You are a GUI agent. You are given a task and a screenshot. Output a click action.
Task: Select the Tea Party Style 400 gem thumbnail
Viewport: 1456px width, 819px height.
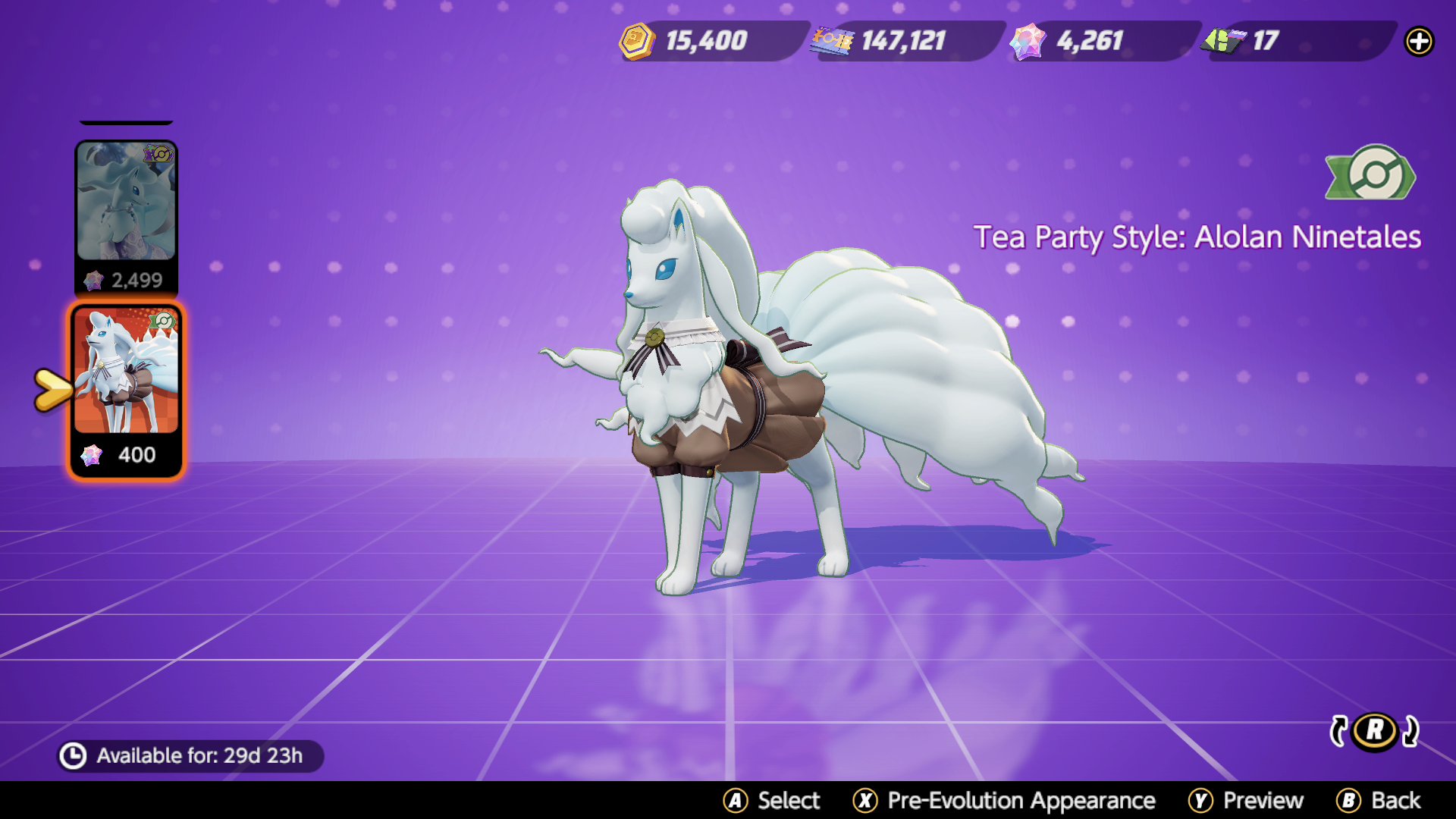126,387
